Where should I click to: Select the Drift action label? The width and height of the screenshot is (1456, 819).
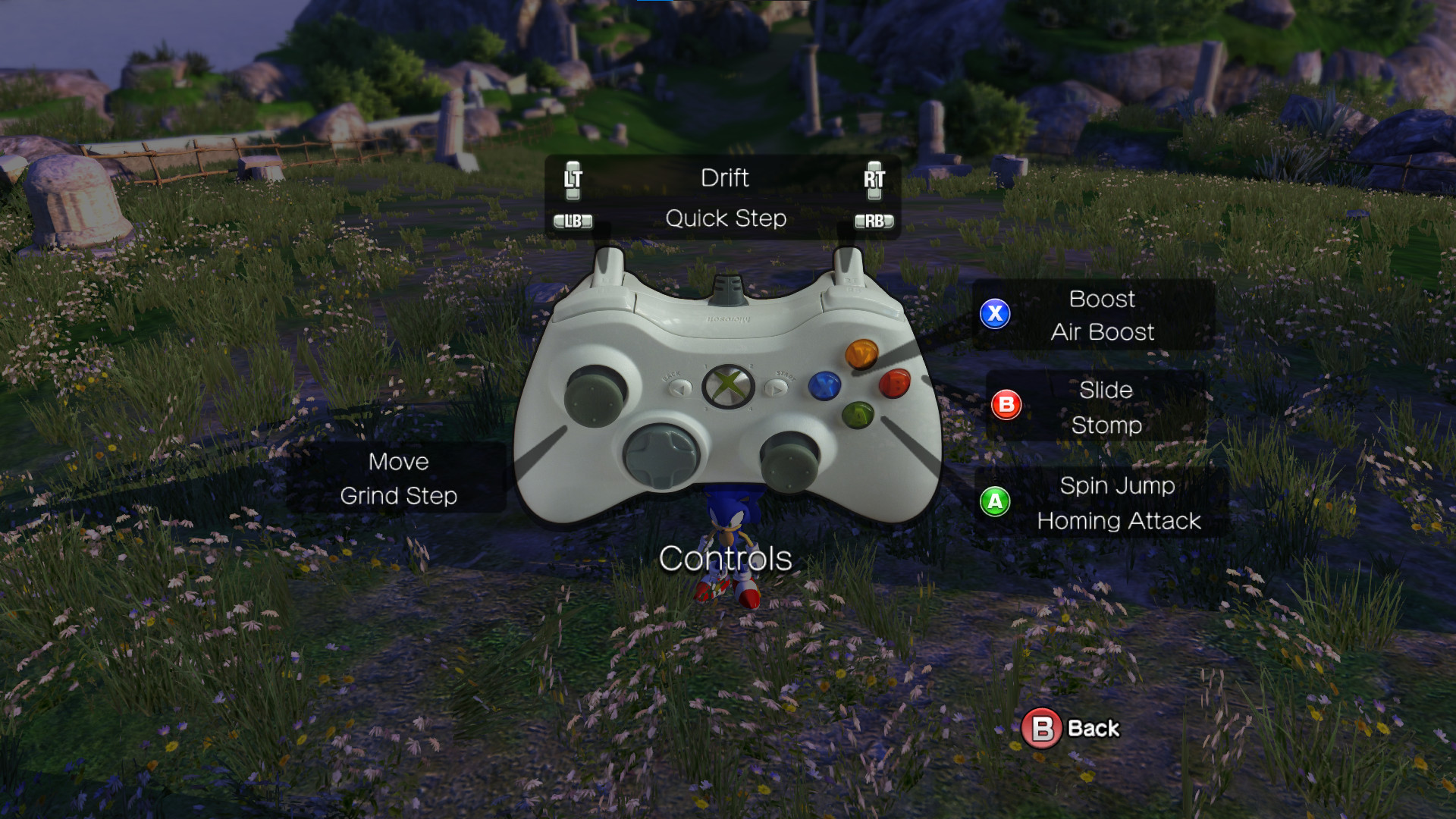[x=725, y=178]
